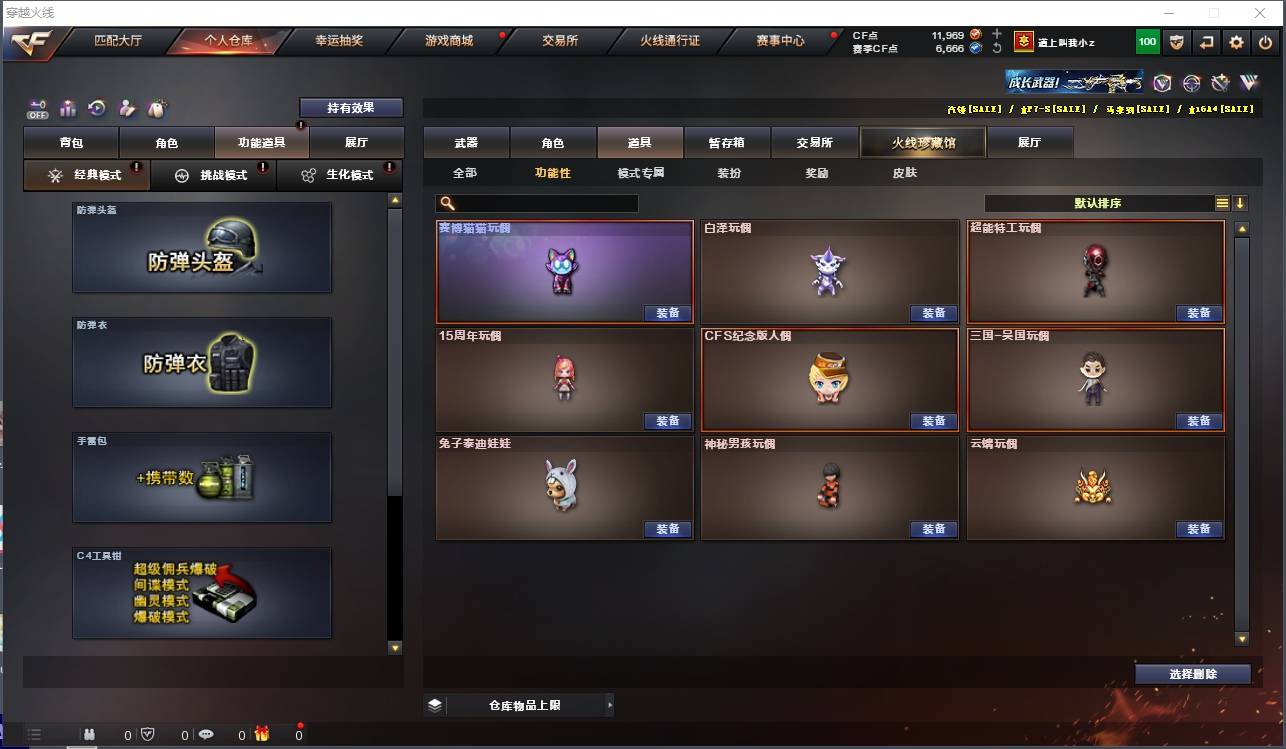Click the refresh icon under the plus sign

pyautogui.click(x=997, y=48)
